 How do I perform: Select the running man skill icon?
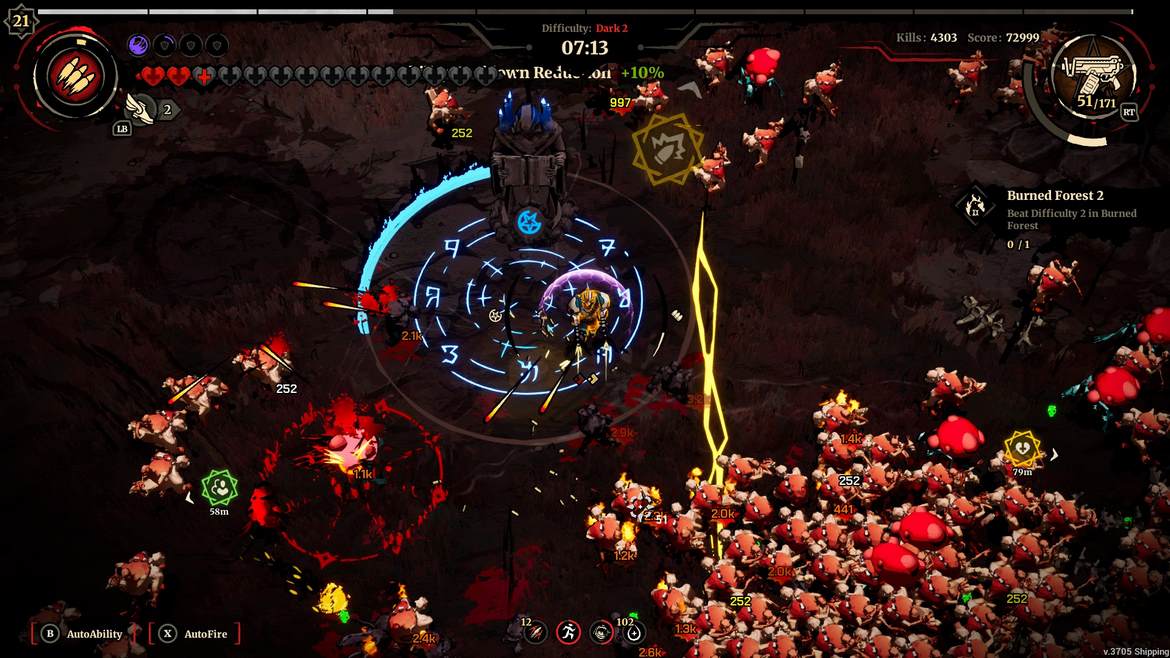click(x=568, y=631)
